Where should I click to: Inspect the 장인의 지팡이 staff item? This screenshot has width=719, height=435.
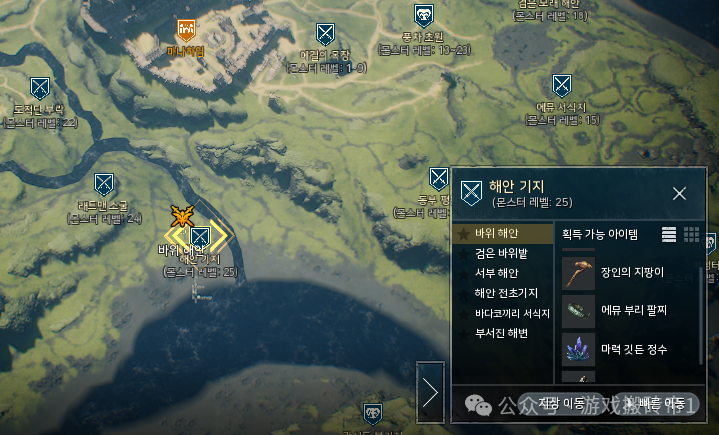pyautogui.click(x=578, y=270)
